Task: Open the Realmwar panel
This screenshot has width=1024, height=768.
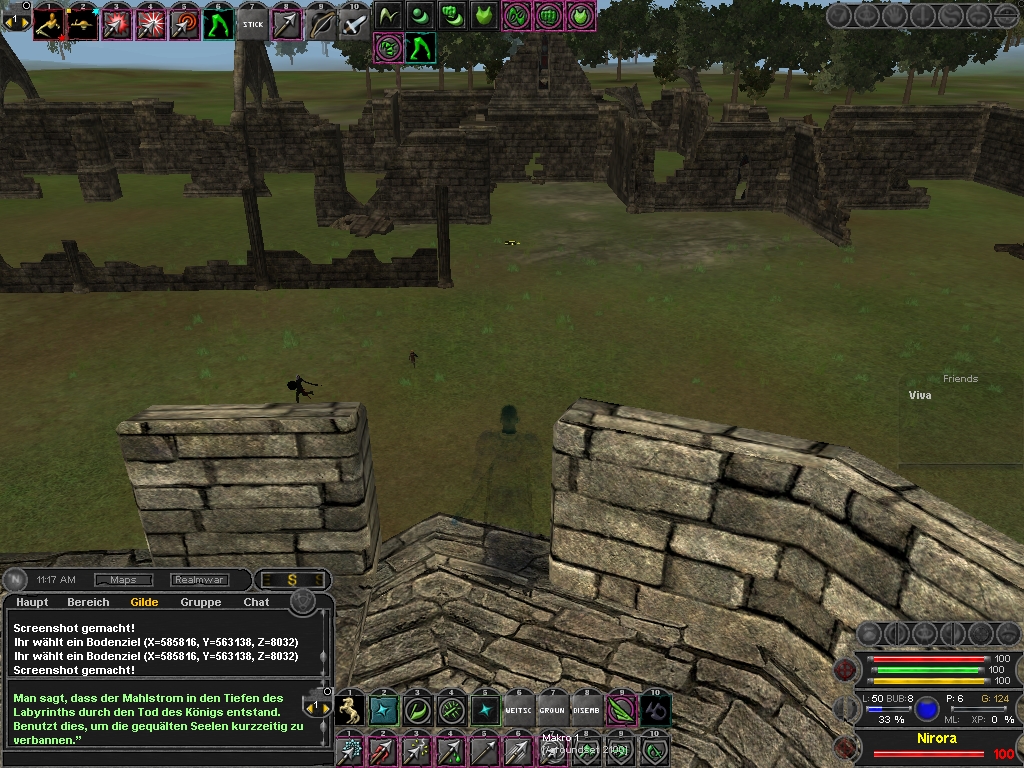Action: 199,580
